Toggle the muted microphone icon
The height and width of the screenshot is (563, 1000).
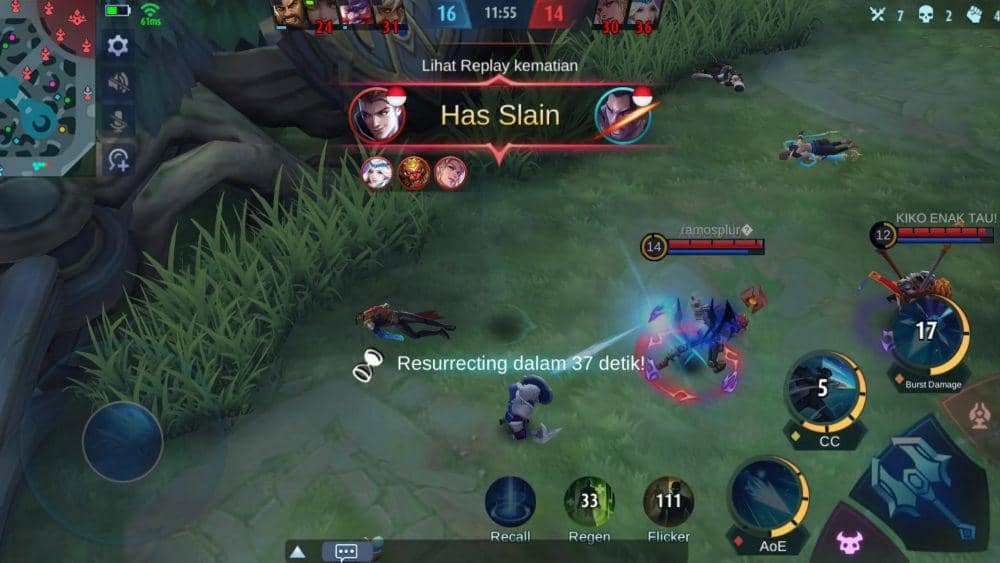[x=118, y=121]
